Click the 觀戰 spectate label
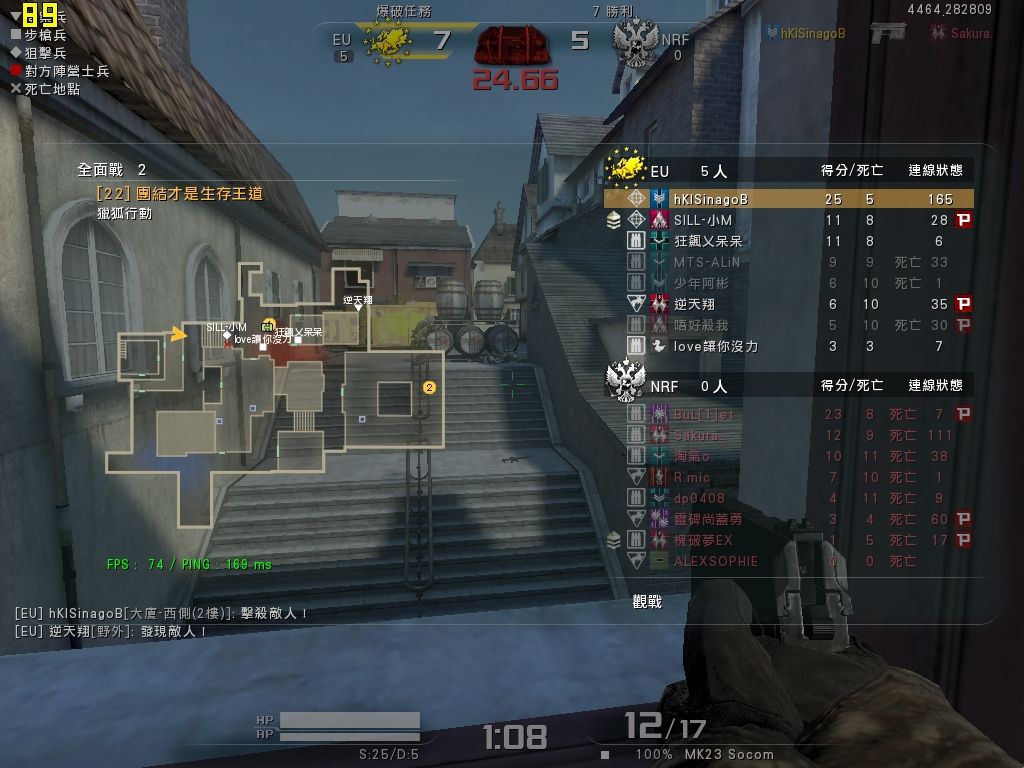The image size is (1024, 768). pos(647,601)
